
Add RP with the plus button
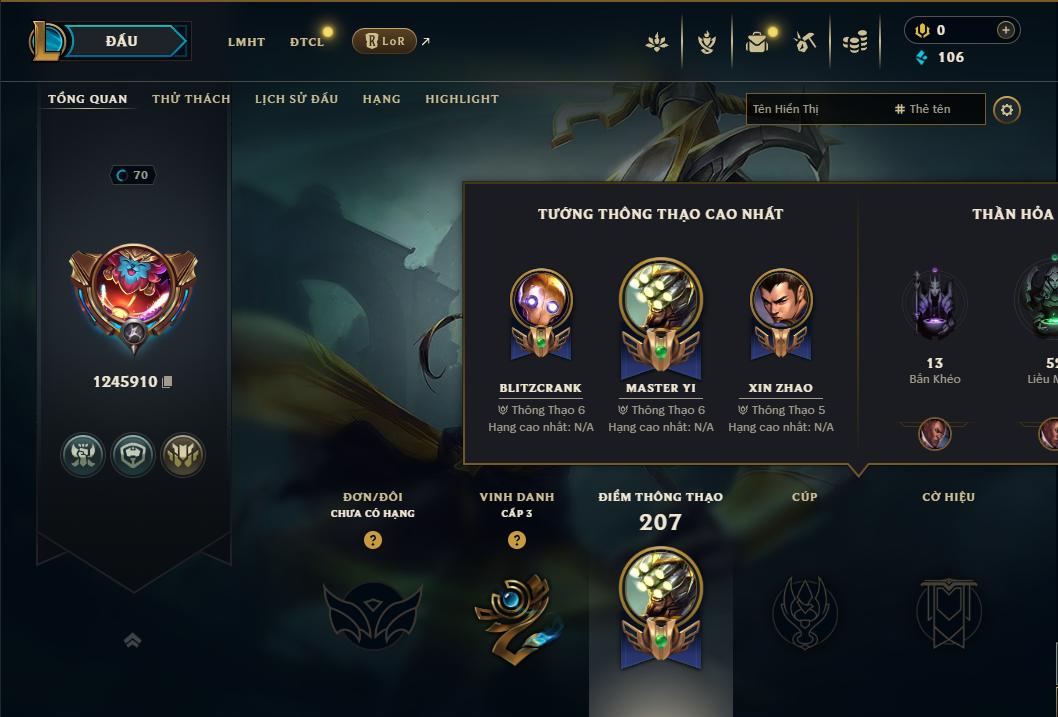1005,30
